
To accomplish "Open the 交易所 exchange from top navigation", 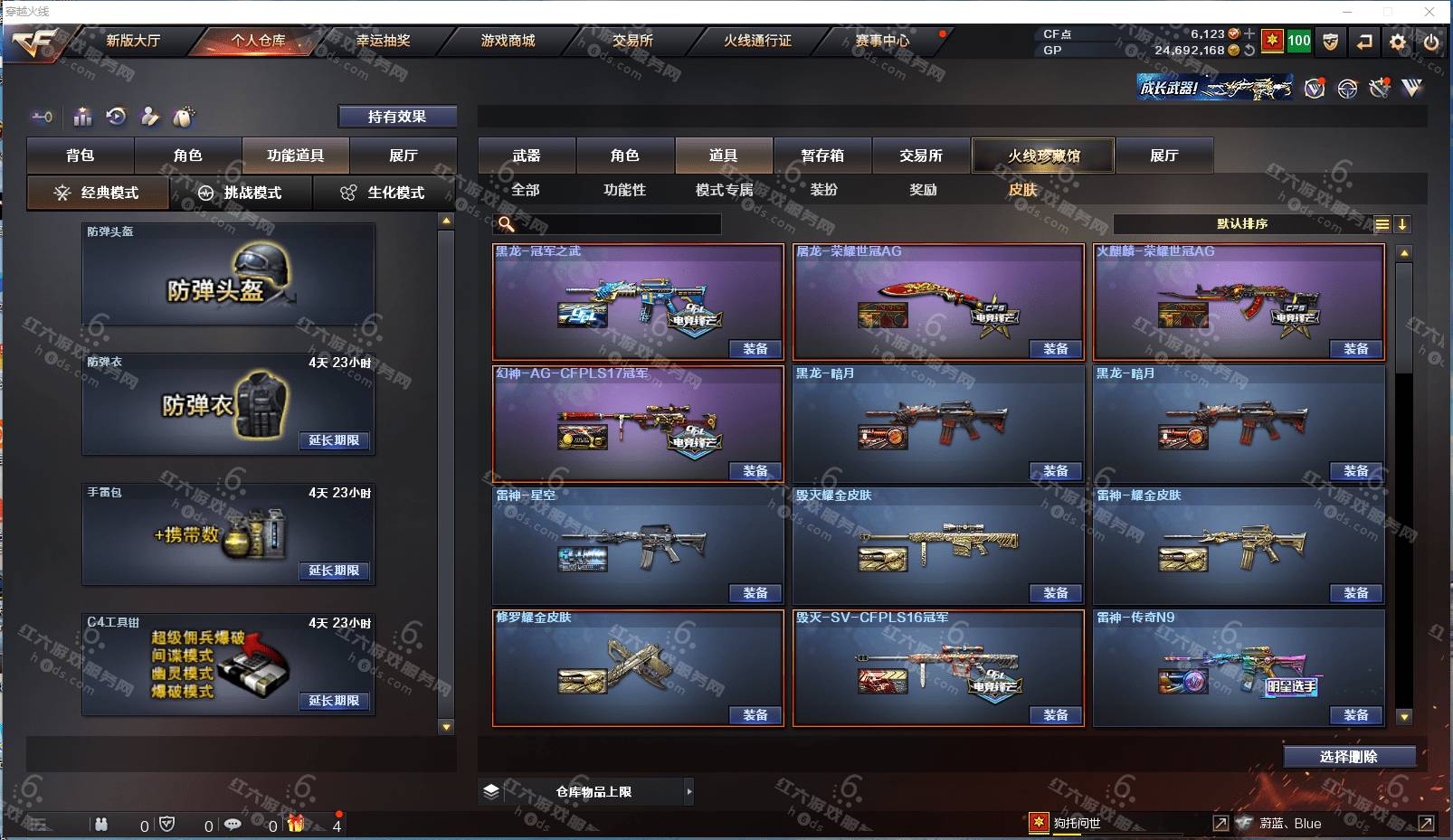I will tap(632, 41).
